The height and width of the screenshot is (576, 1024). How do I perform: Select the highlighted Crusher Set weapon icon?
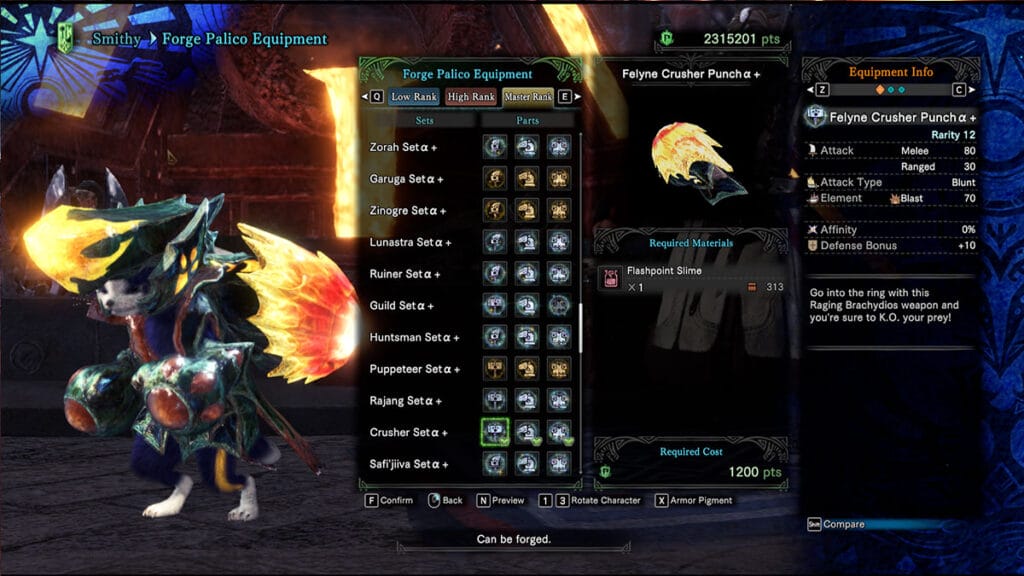[493, 432]
